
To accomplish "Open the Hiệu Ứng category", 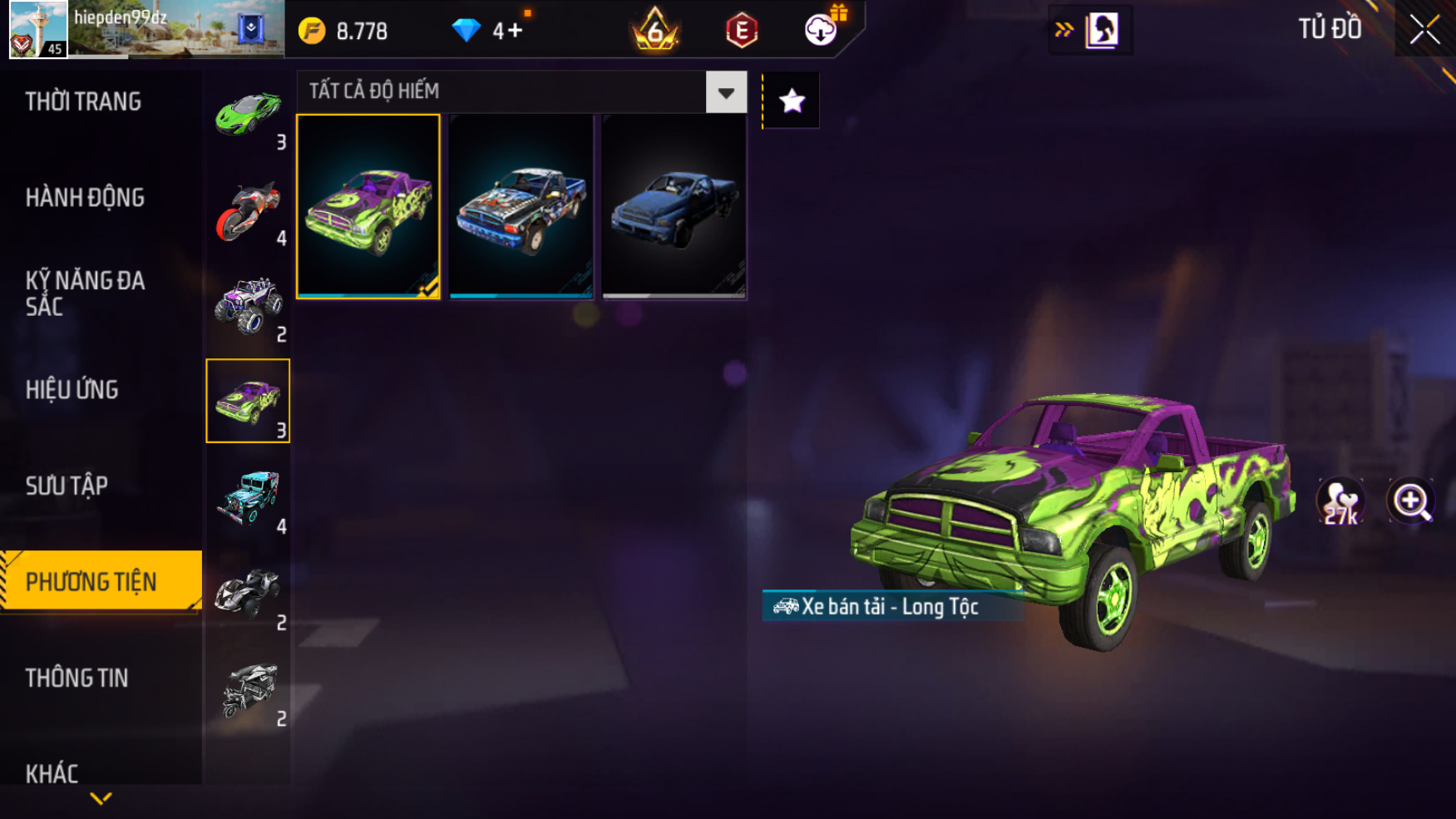I will pyautogui.click(x=72, y=390).
